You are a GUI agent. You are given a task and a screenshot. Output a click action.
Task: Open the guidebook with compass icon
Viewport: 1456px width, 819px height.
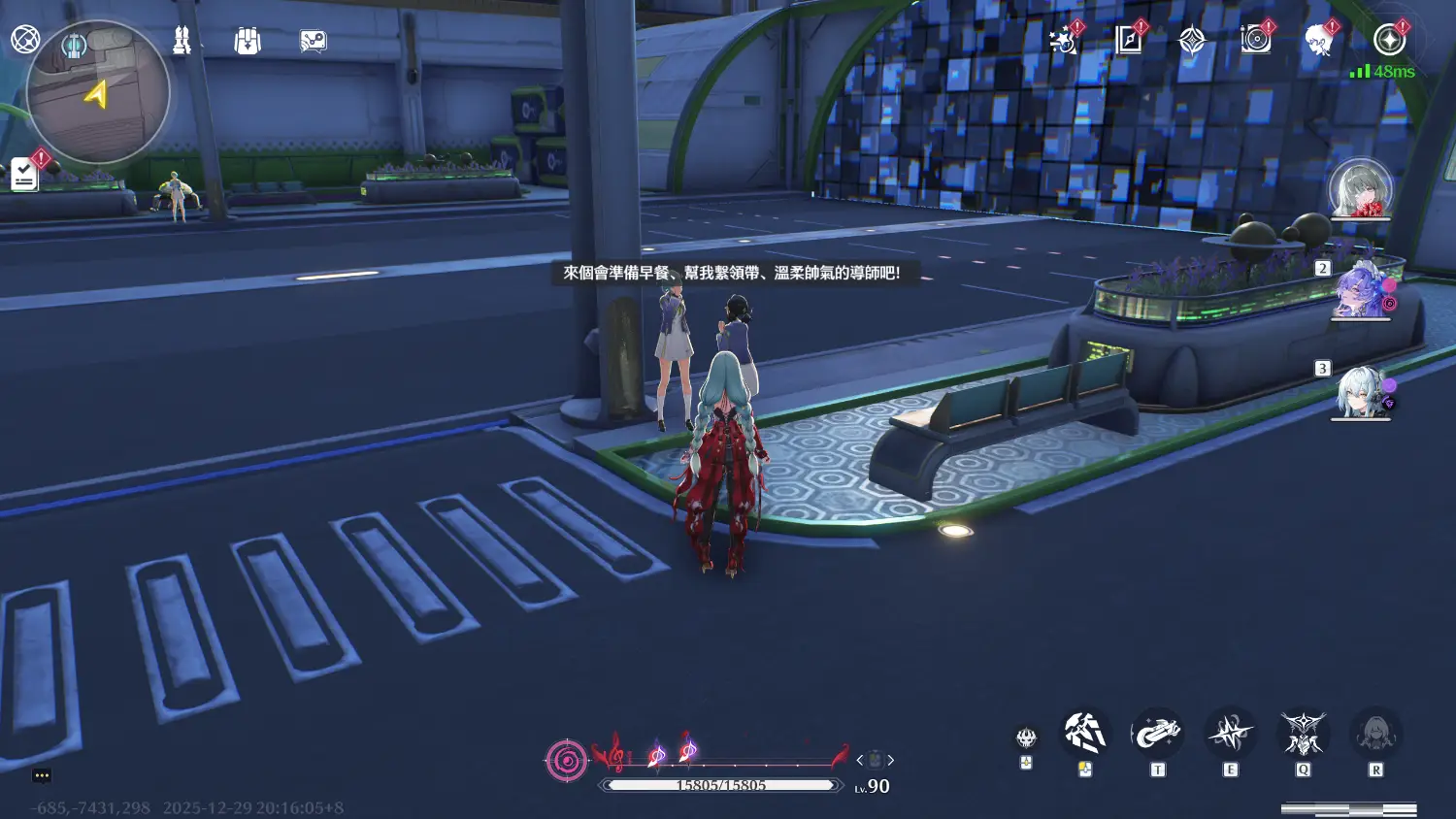(1129, 40)
